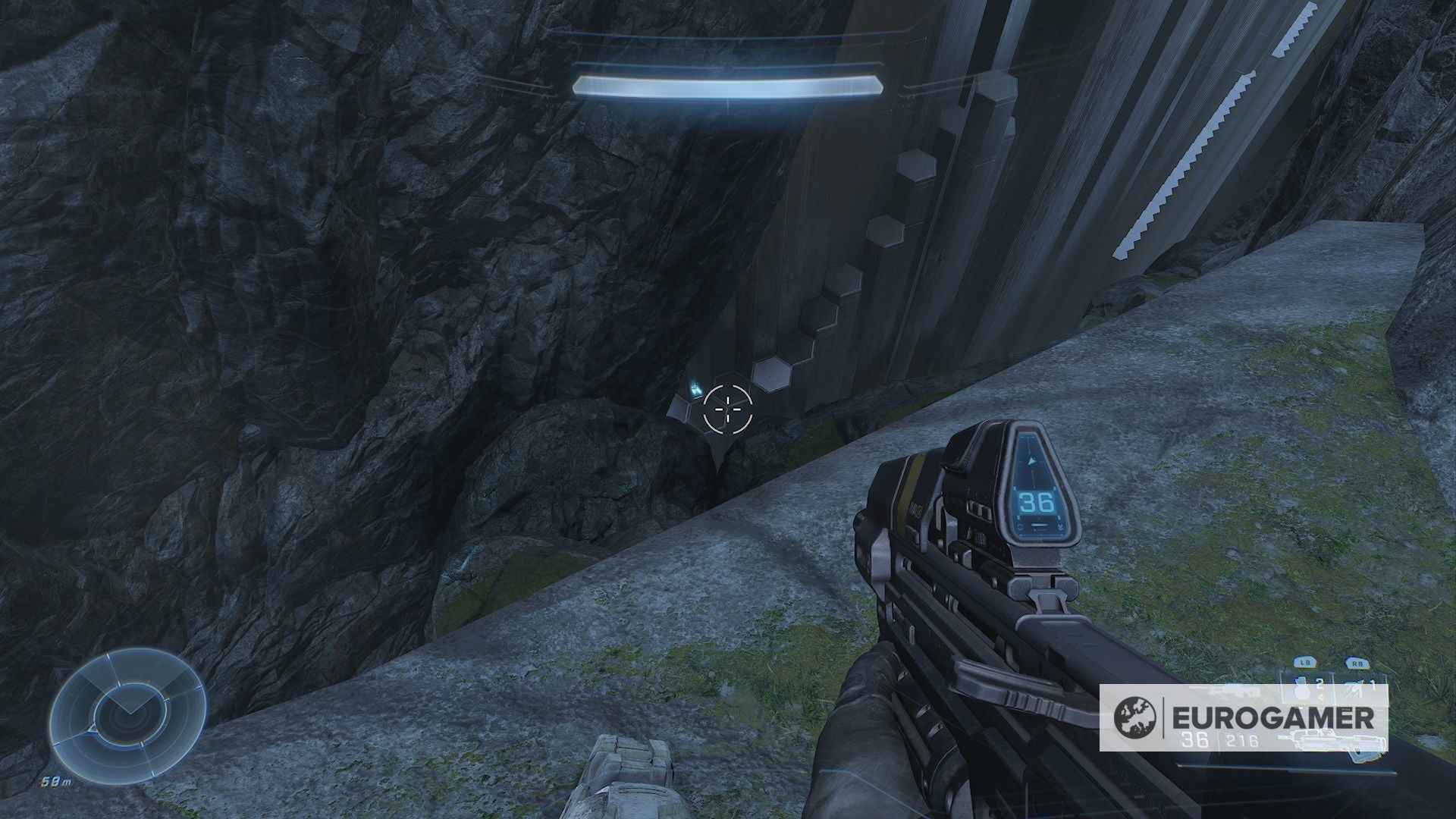This screenshot has width=1456, height=819.
Task: Select the grenade icon showing count 2
Action: pyautogui.click(x=1301, y=689)
